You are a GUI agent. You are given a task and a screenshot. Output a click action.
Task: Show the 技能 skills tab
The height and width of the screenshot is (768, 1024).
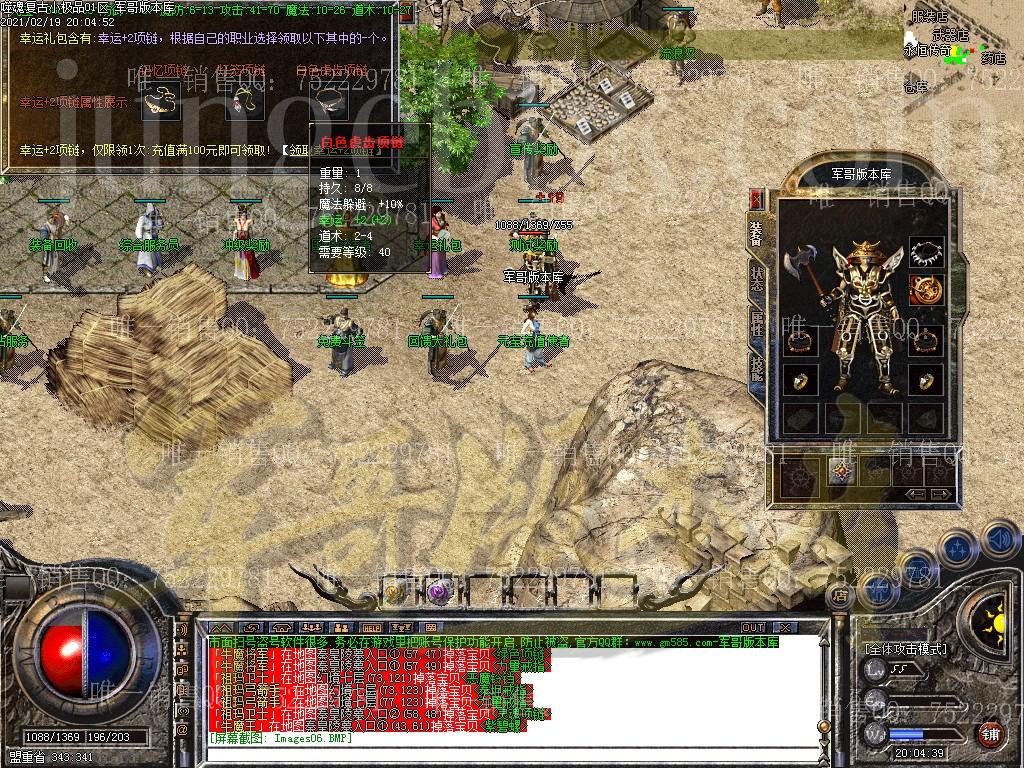tap(757, 366)
